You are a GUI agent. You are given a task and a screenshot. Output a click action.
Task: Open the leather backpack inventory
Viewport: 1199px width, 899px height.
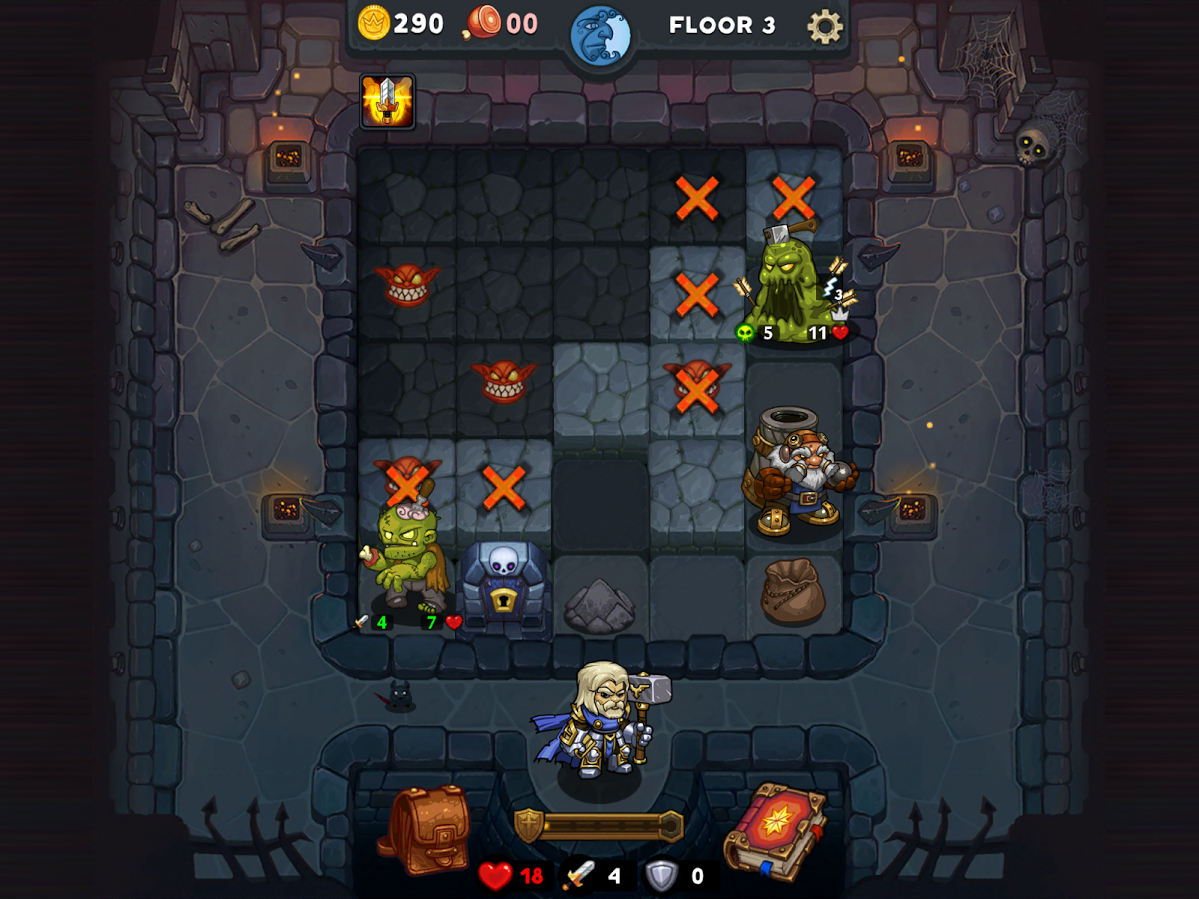425,829
